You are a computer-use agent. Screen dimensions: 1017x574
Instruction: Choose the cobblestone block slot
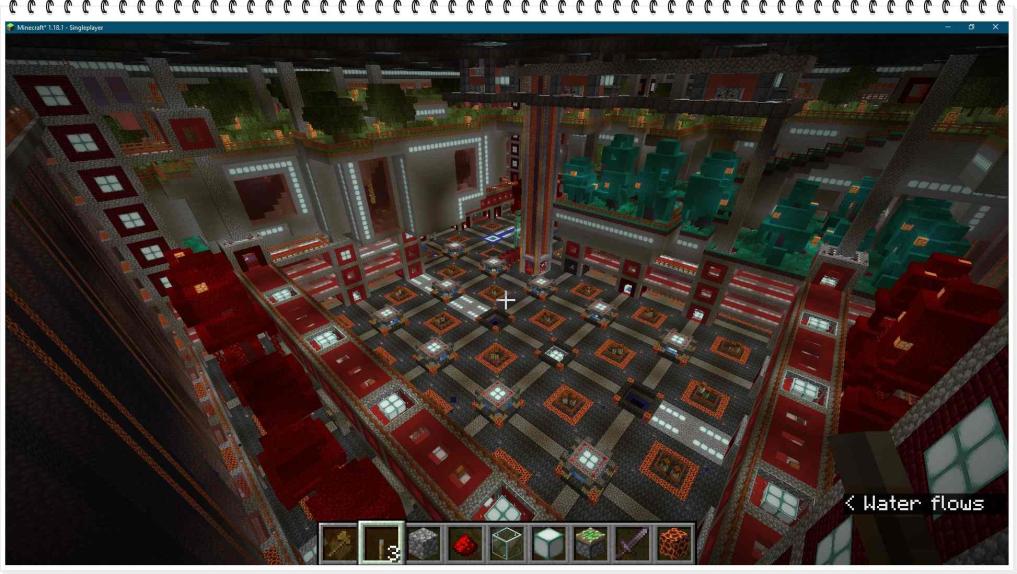click(423, 543)
